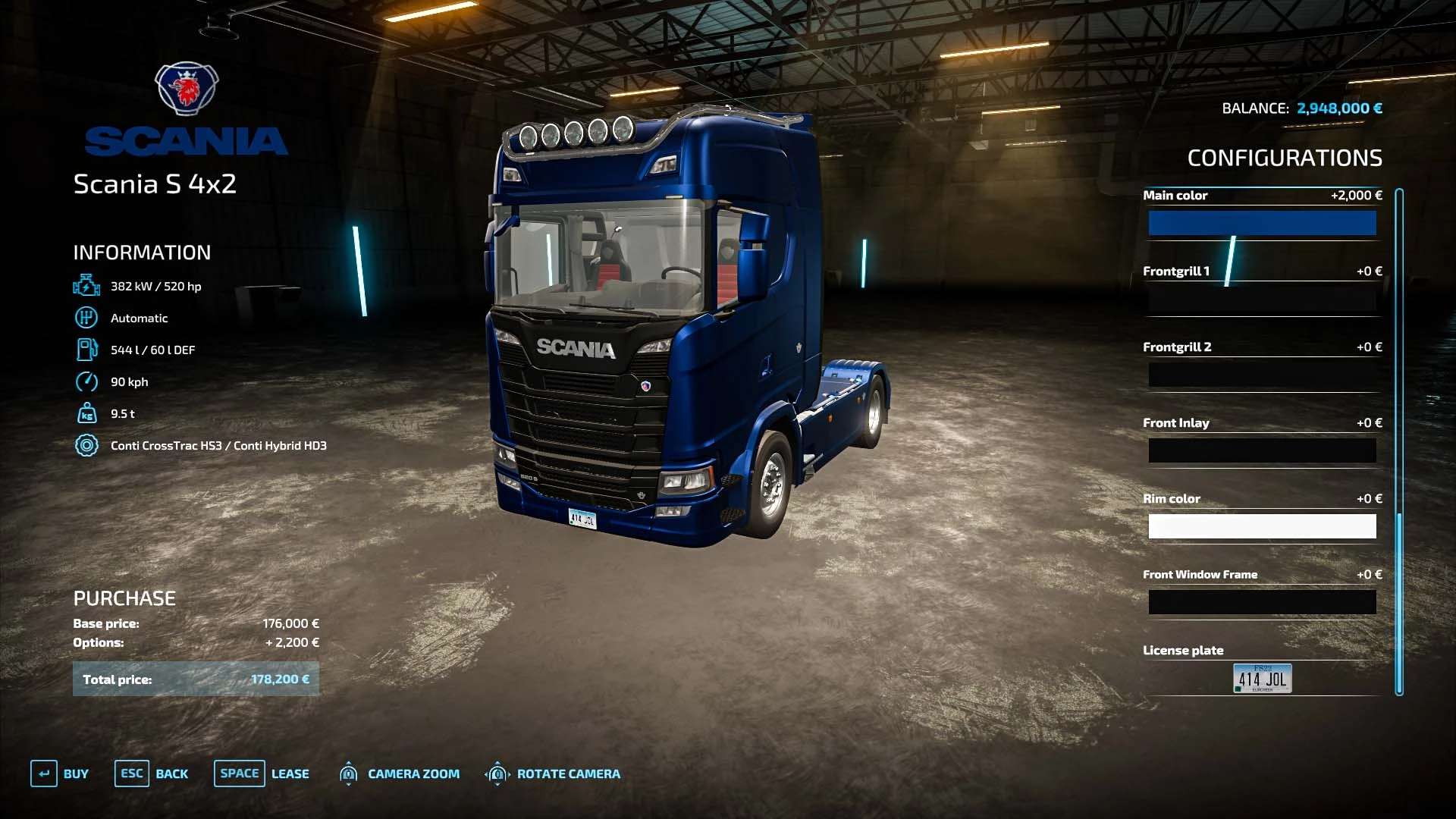Choose the LEASE option

pyautogui.click(x=262, y=773)
